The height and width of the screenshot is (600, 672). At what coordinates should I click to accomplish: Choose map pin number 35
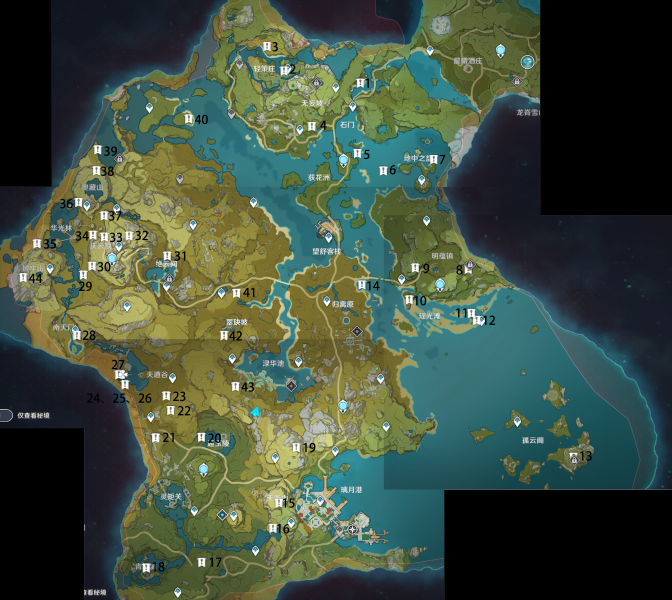click(x=37, y=244)
